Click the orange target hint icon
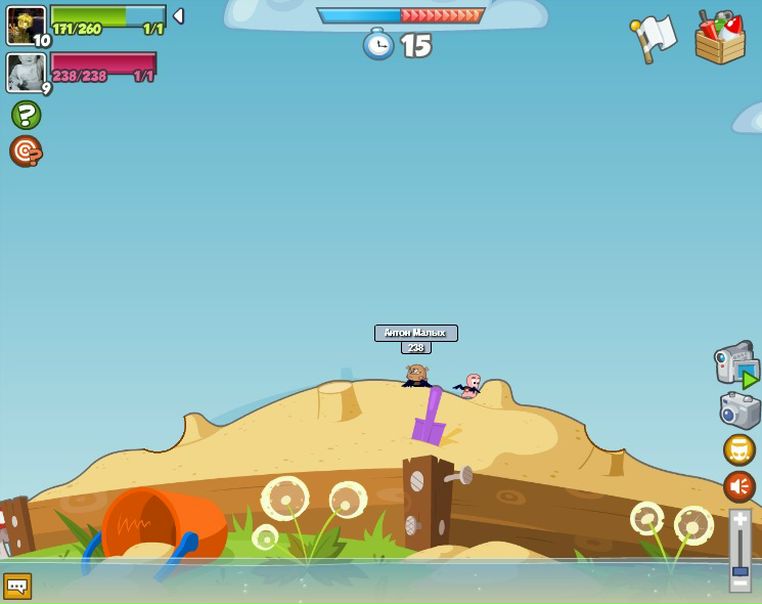This screenshot has width=762, height=604. (x=26, y=151)
